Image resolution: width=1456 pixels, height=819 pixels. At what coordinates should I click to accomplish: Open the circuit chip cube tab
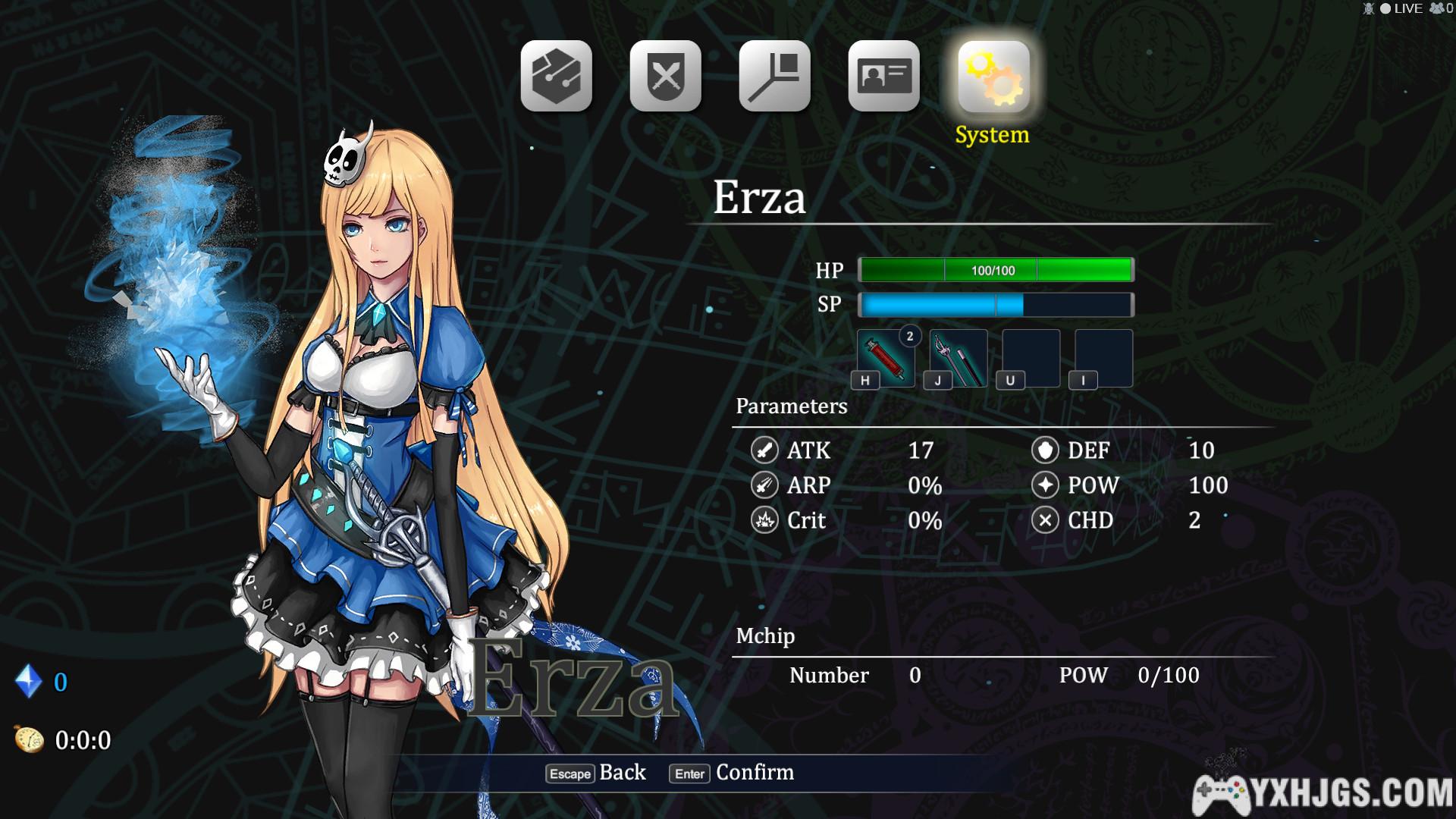click(556, 77)
